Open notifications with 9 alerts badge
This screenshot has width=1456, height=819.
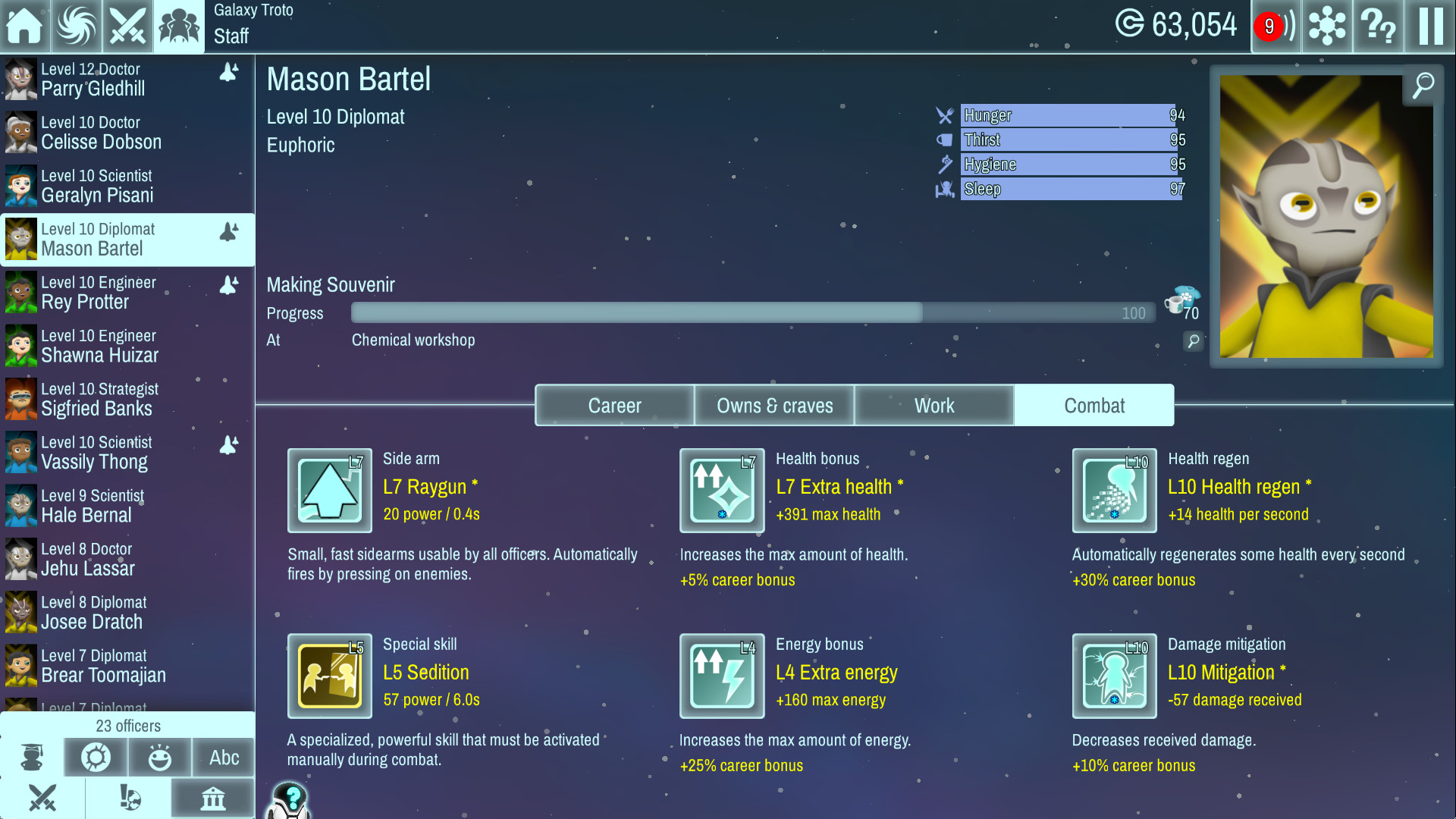(1276, 27)
